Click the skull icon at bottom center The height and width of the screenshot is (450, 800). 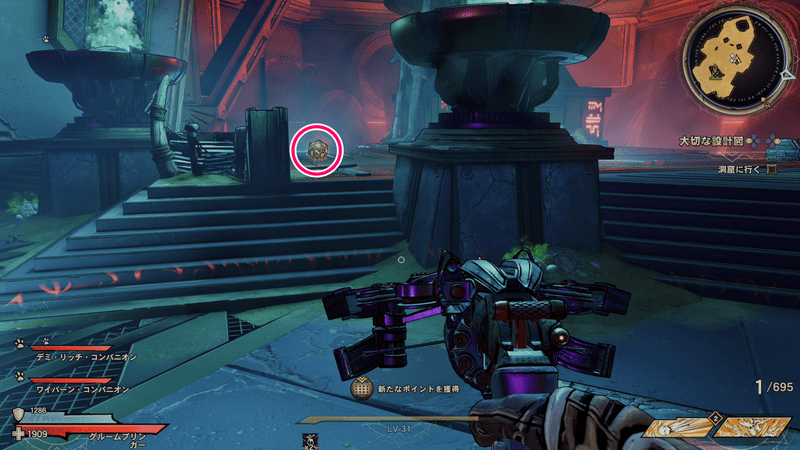pos(311,439)
